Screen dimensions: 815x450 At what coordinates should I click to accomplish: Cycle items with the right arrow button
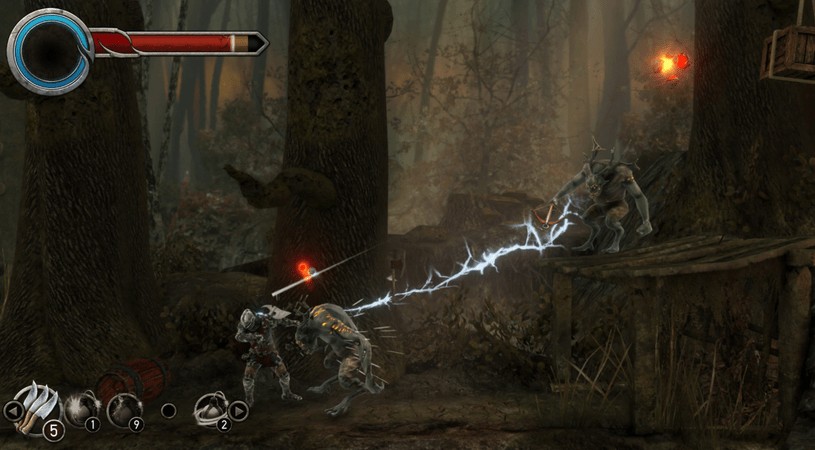(x=238, y=410)
